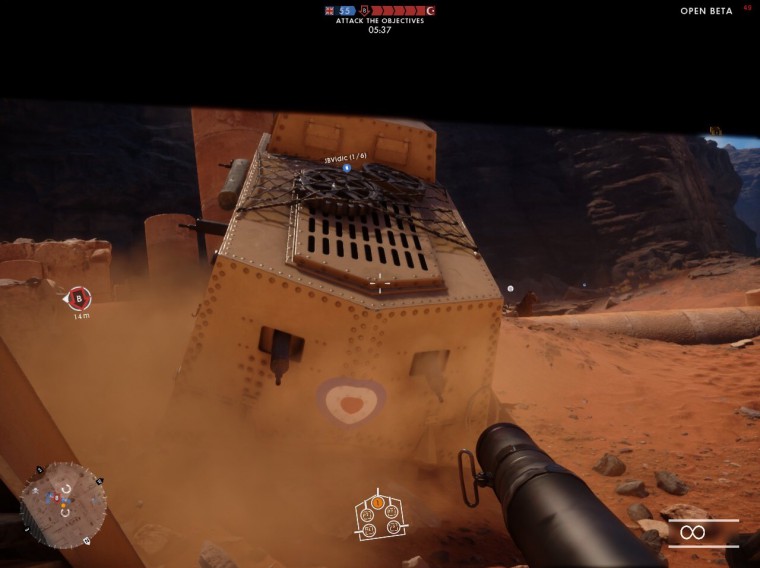Select the Ottoman team flag icon
This screenshot has width=760, height=568.
pos(431,10)
